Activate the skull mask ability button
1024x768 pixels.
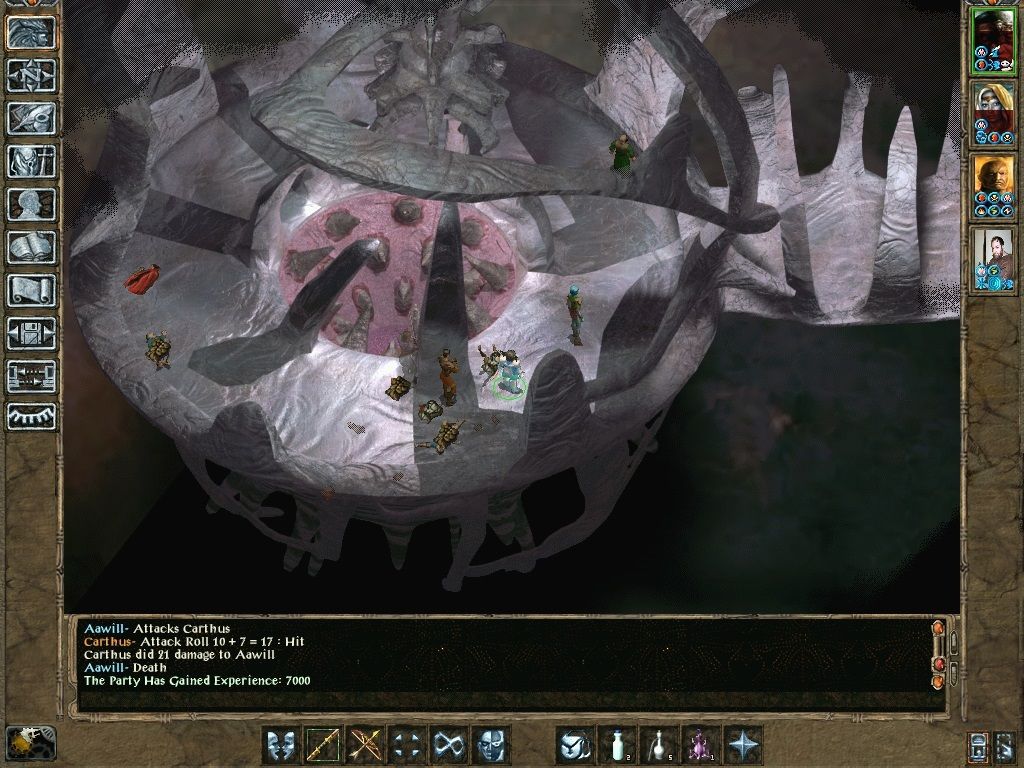tap(491, 745)
